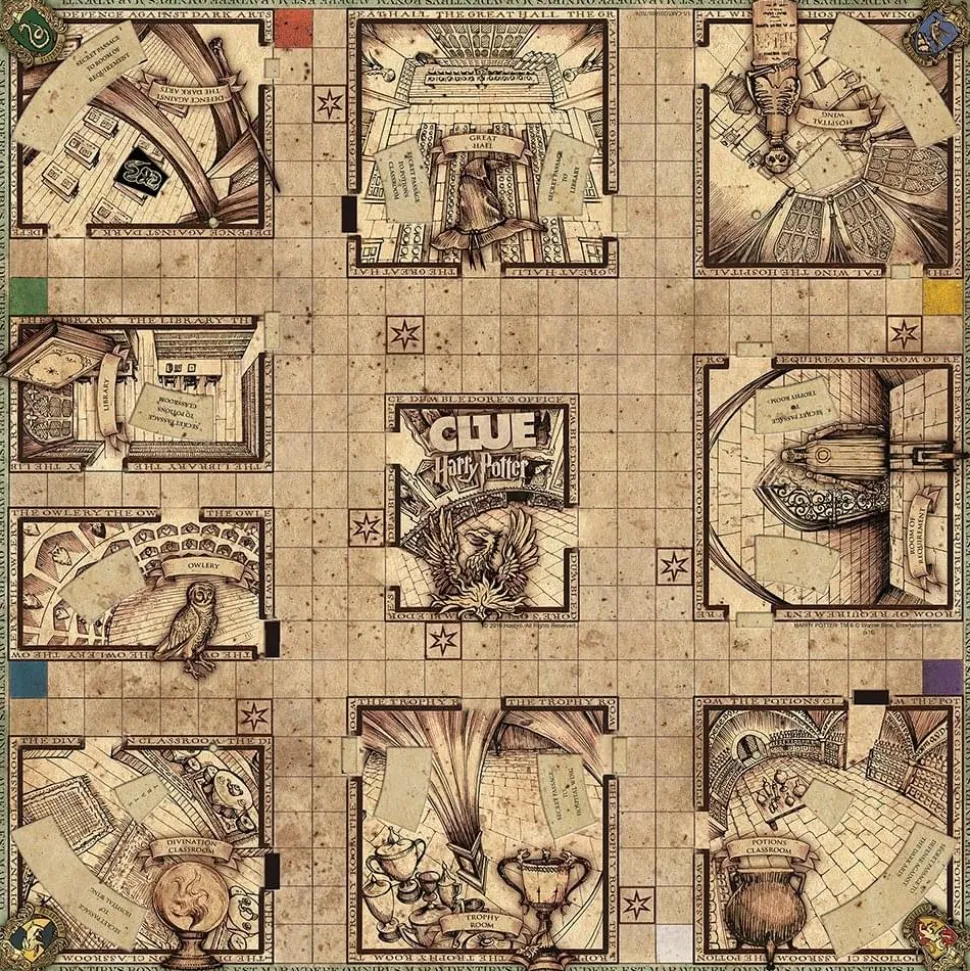Viewport: 970px width, 971px height.
Task: Pick the blue starting square
Action: click(29, 679)
